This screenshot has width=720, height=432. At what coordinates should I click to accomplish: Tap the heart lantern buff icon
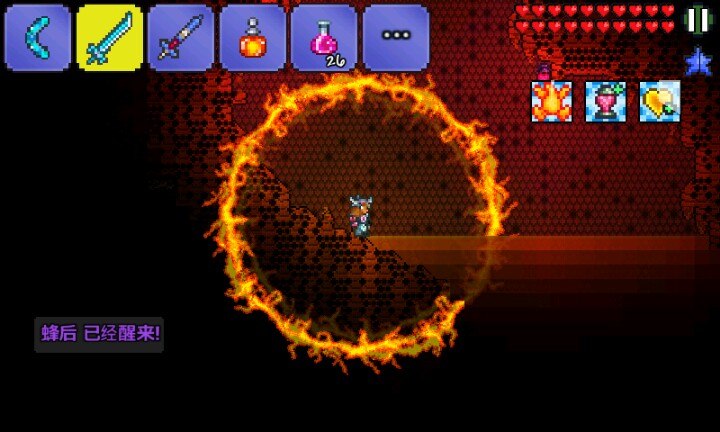pos(605,102)
